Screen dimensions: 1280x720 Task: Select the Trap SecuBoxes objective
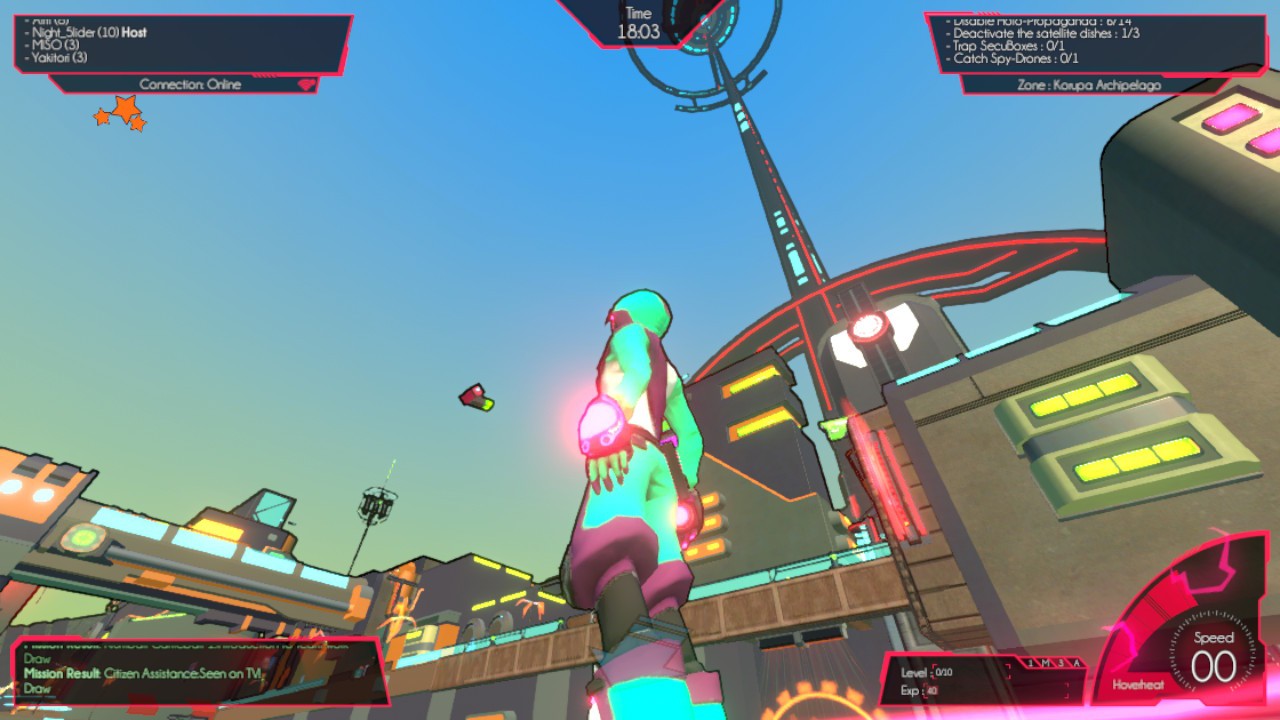pyautogui.click(x=1009, y=46)
